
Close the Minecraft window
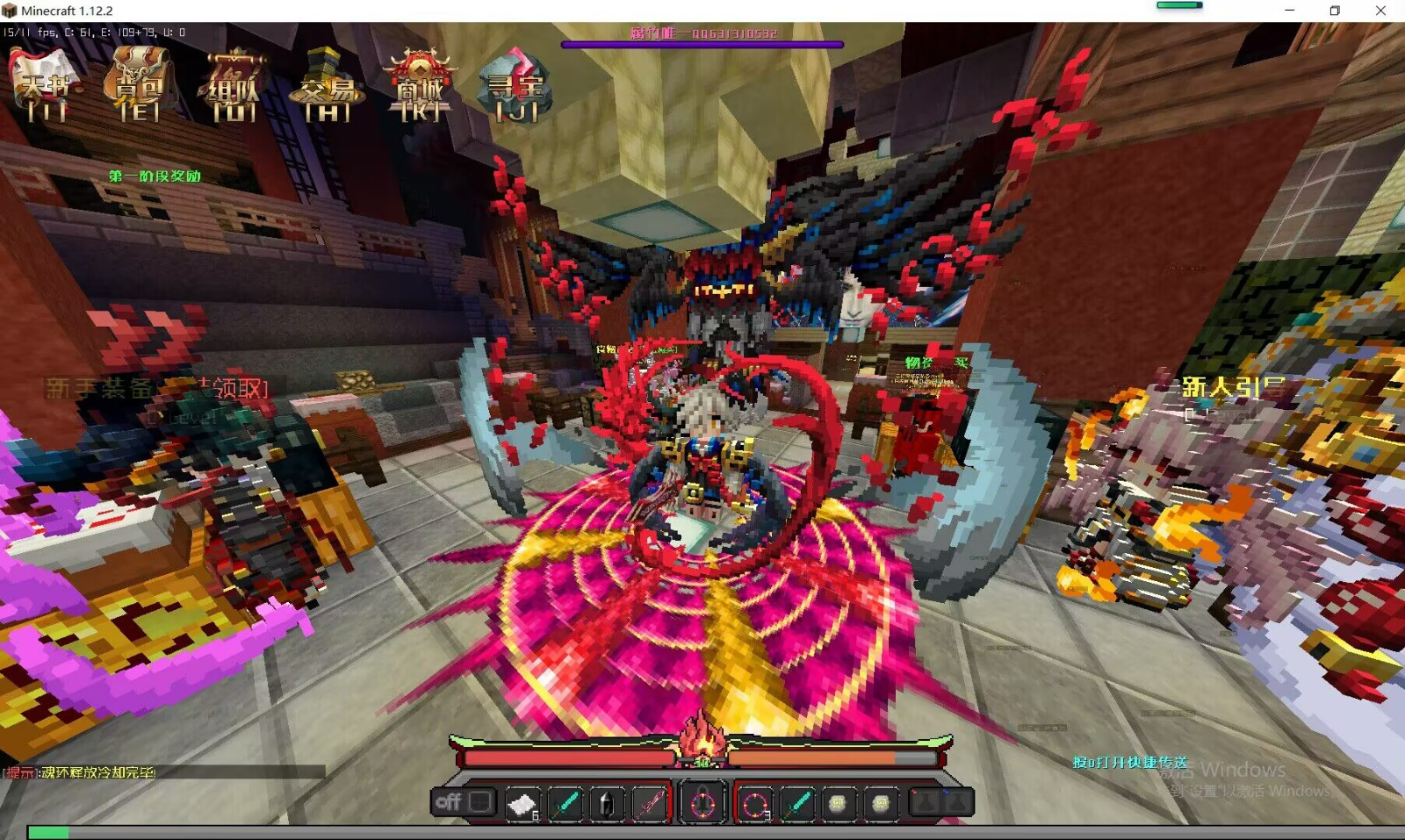(1380, 11)
